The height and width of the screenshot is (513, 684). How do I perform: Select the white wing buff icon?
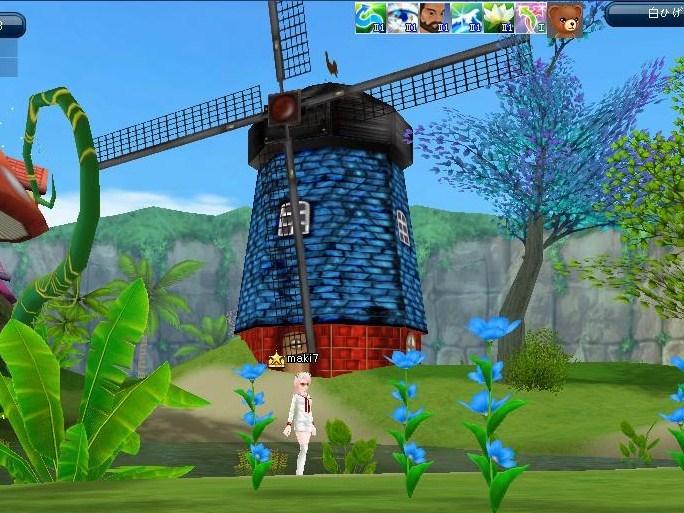pyautogui.click(x=466, y=18)
